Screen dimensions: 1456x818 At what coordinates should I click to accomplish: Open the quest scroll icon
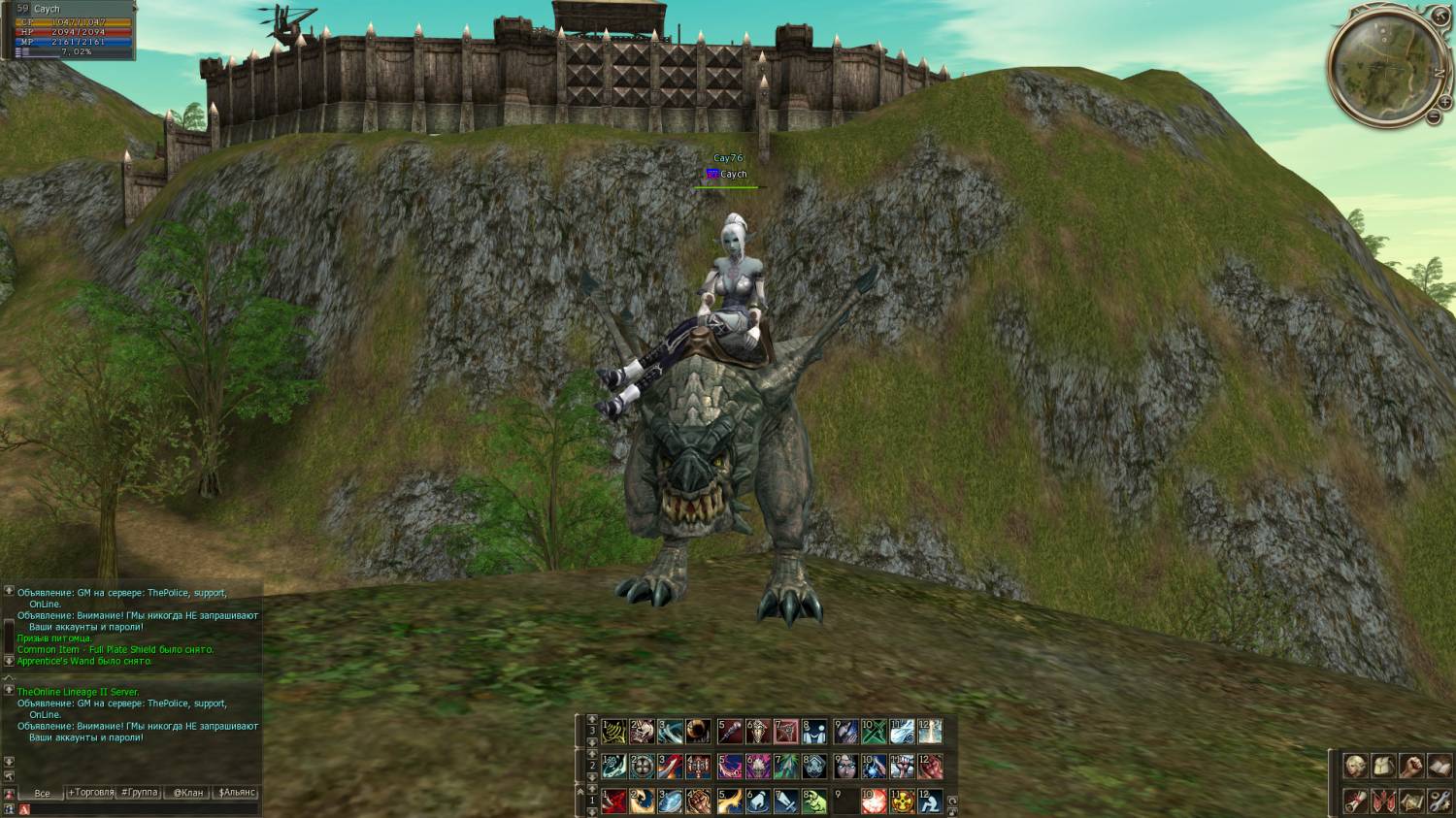pyautogui.click(x=1355, y=801)
